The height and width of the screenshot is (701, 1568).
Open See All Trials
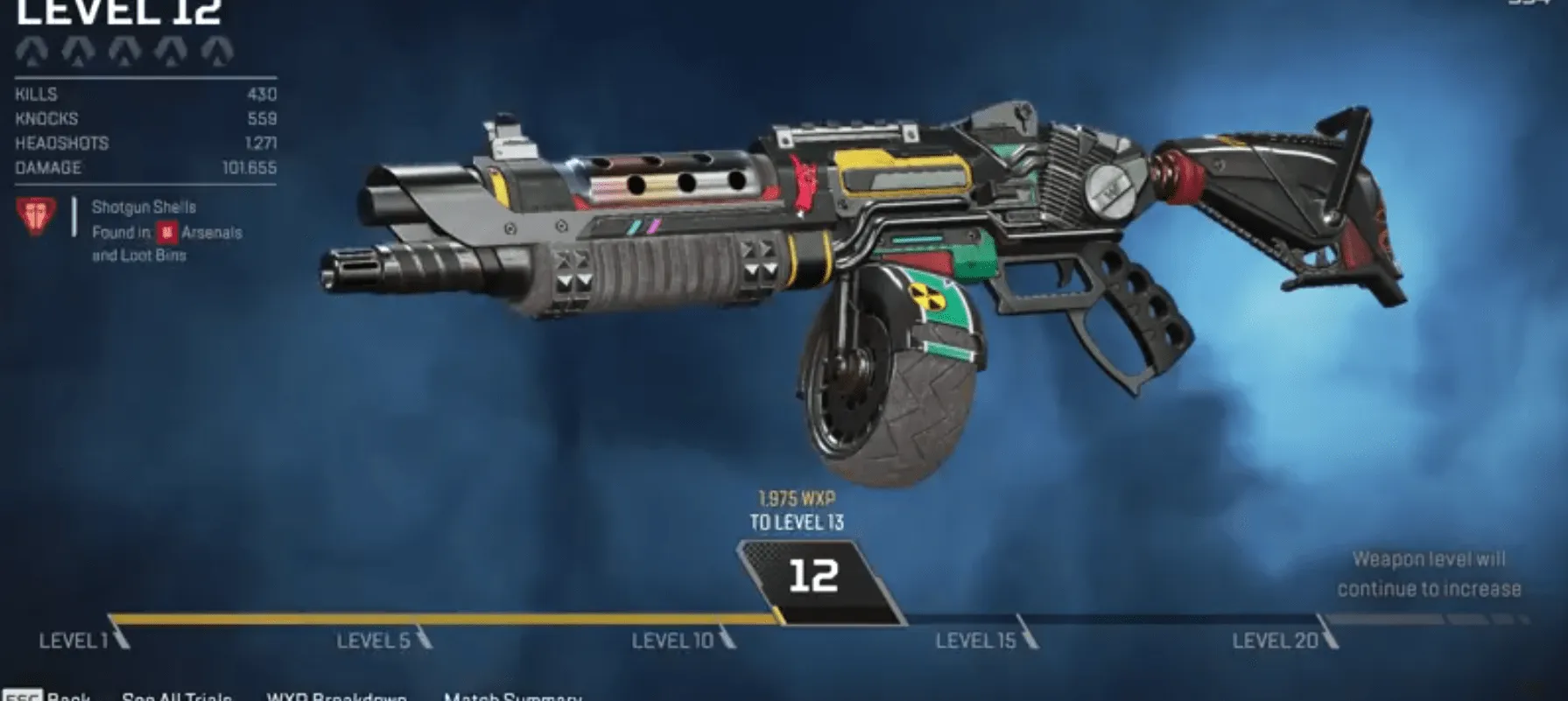[x=177, y=696]
